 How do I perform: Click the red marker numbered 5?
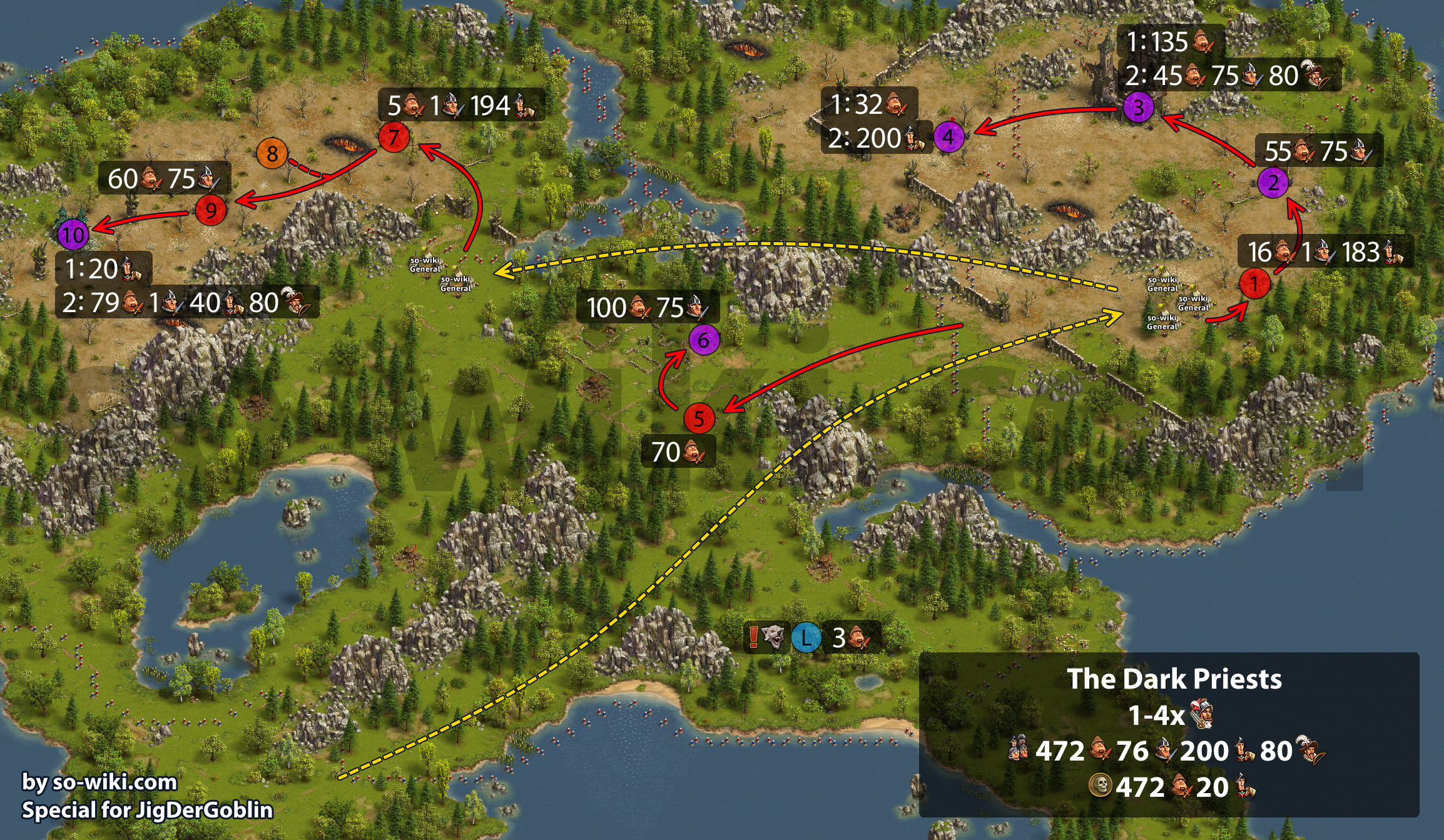(699, 418)
